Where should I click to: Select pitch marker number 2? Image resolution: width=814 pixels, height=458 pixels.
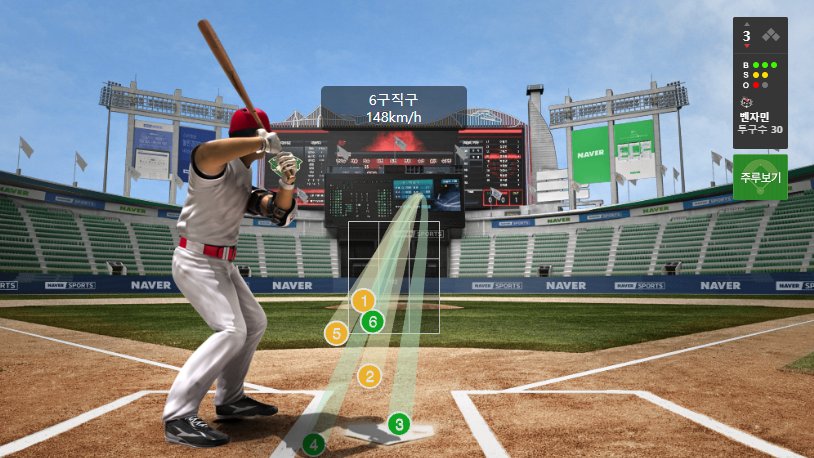point(370,376)
